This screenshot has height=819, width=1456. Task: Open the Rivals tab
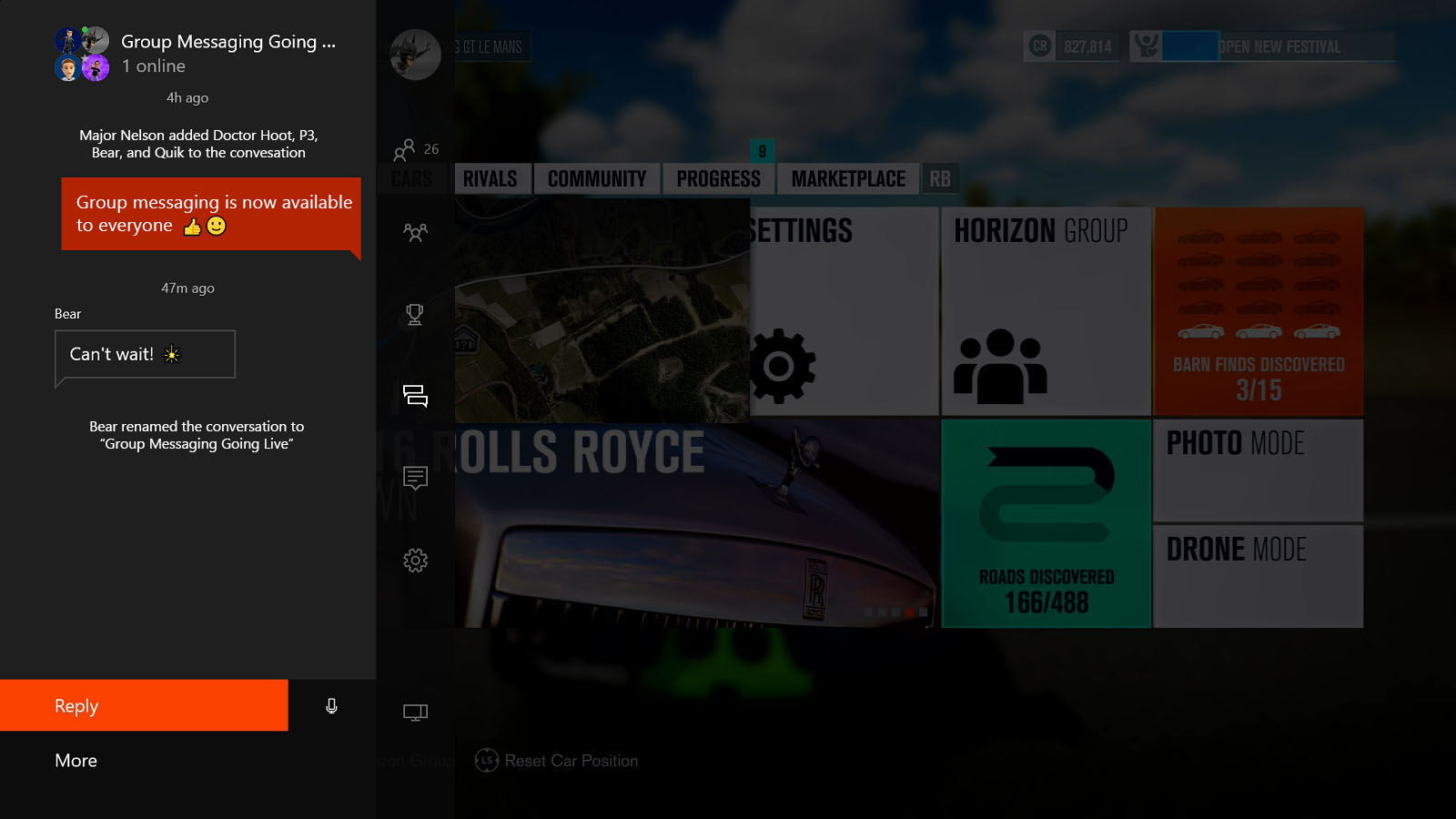click(x=490, y=179)
